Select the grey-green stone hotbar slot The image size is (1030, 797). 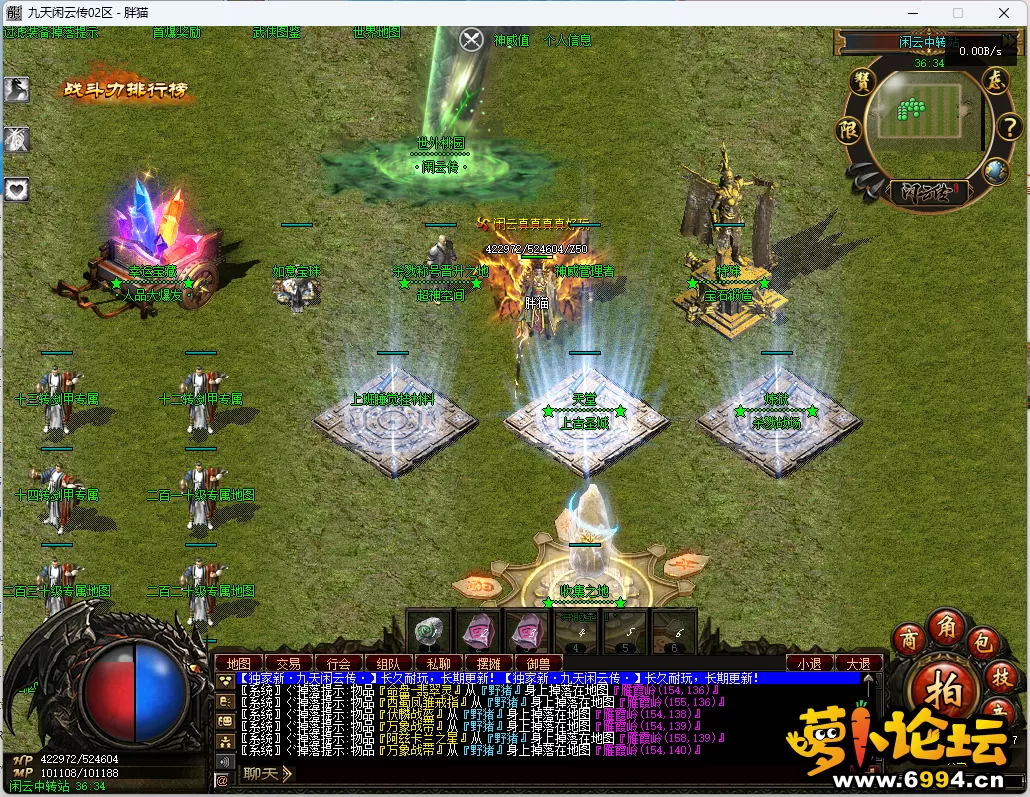coord(428,632)
